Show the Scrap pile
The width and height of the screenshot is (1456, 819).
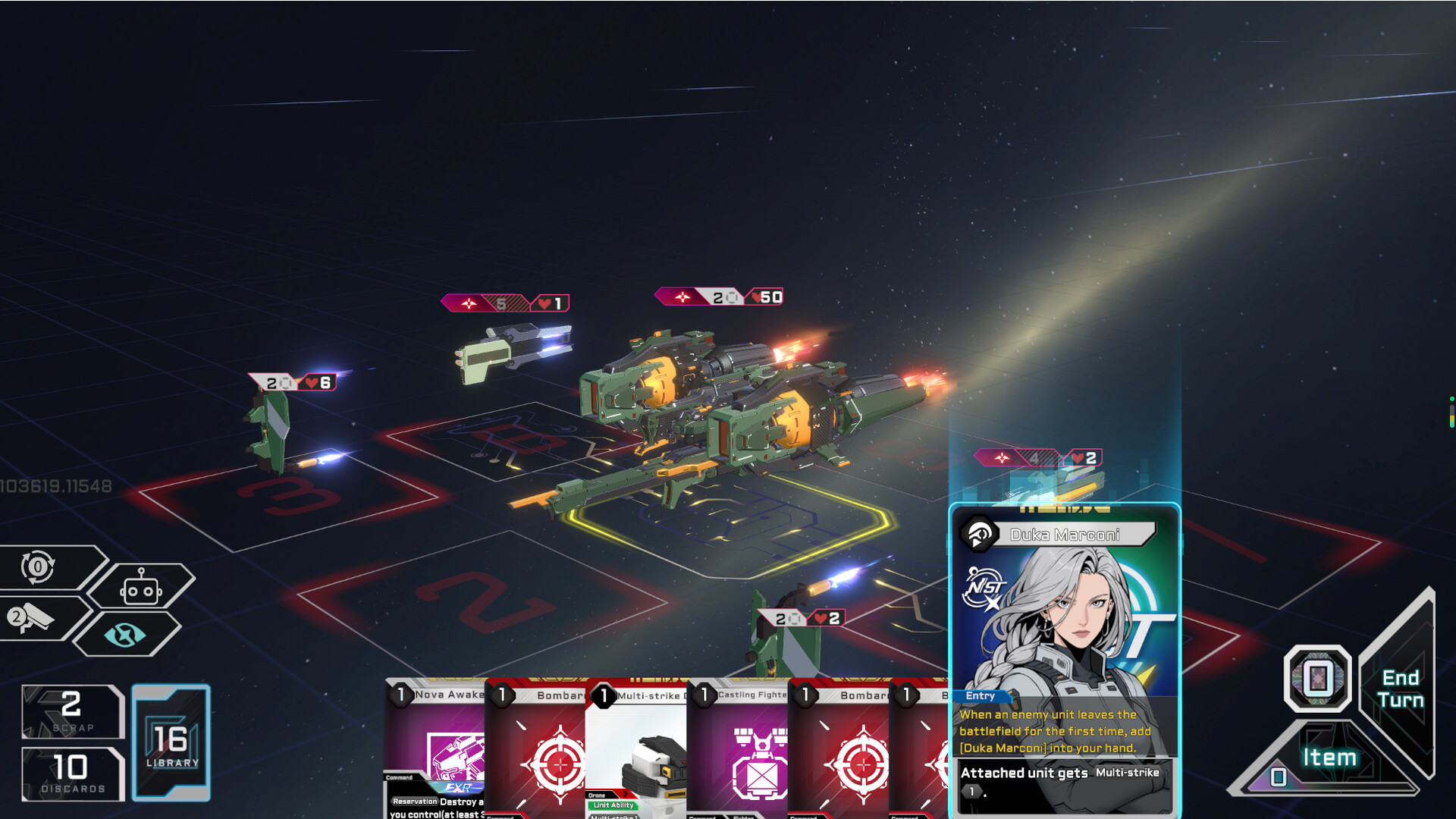(x=73, y=711)
